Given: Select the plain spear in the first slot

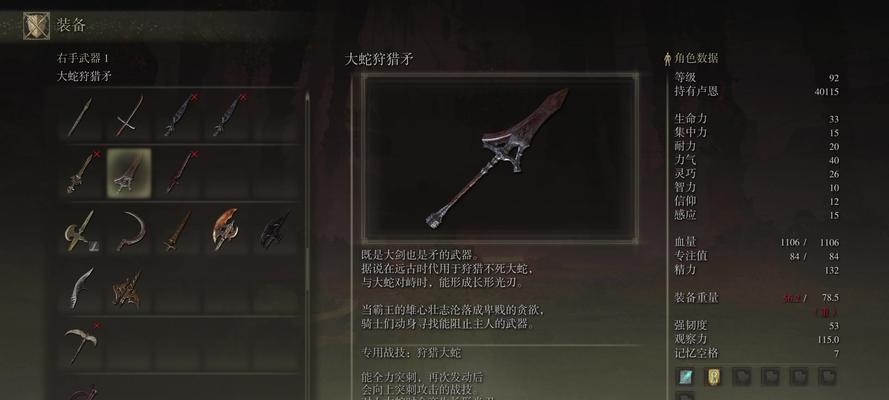Looking at the screenshot, I should [81, 116].
